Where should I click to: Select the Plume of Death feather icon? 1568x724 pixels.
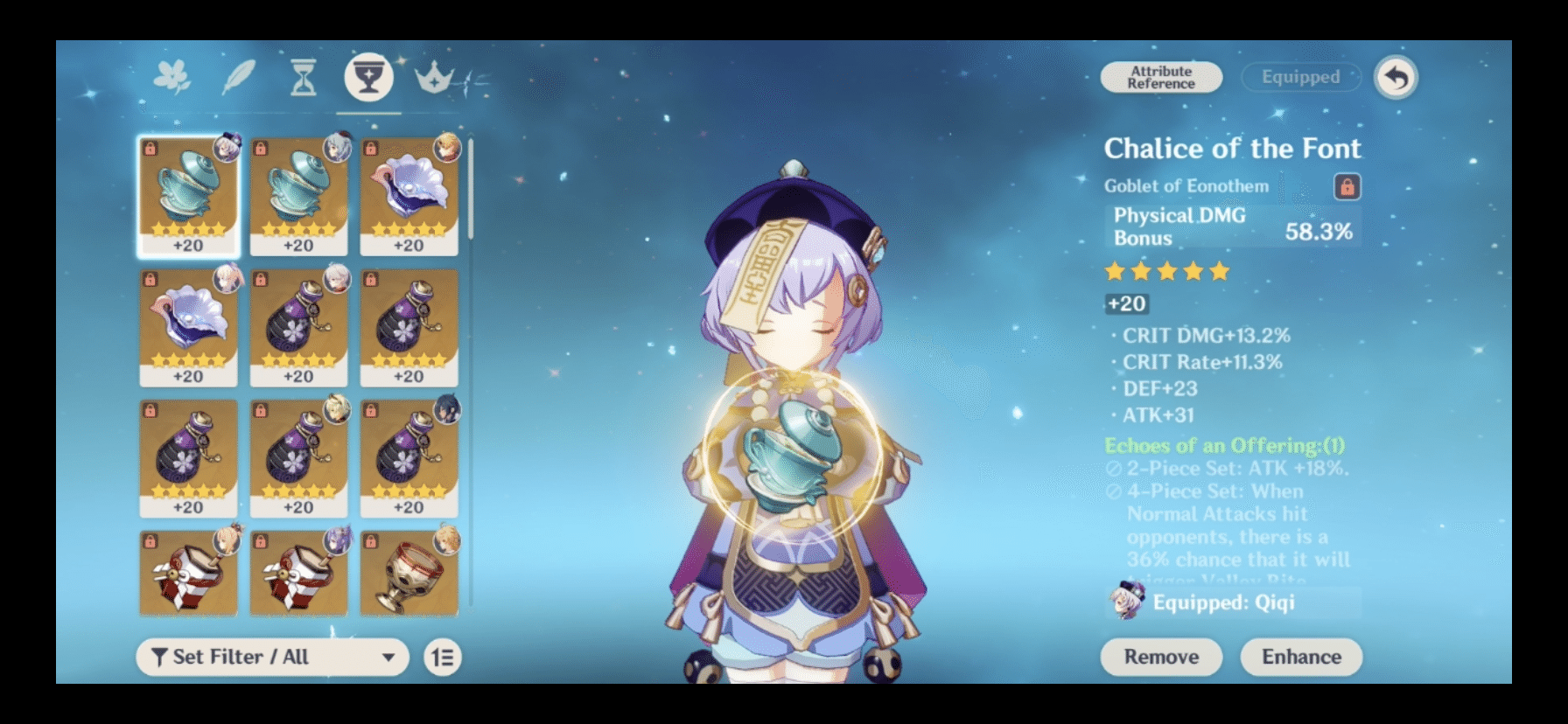[x=236, y=77]
